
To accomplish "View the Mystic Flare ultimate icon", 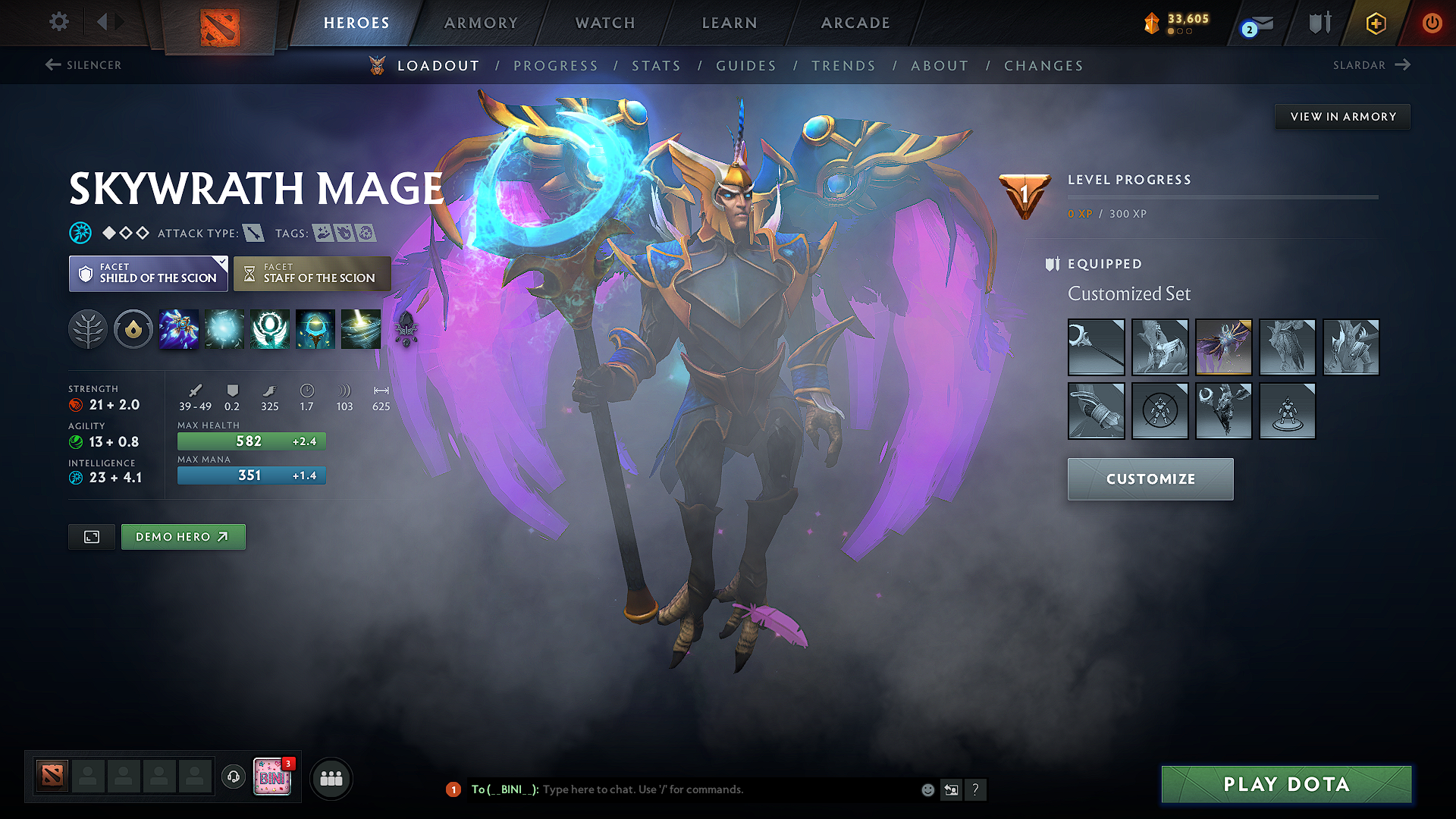I will [x=360, y=329].
